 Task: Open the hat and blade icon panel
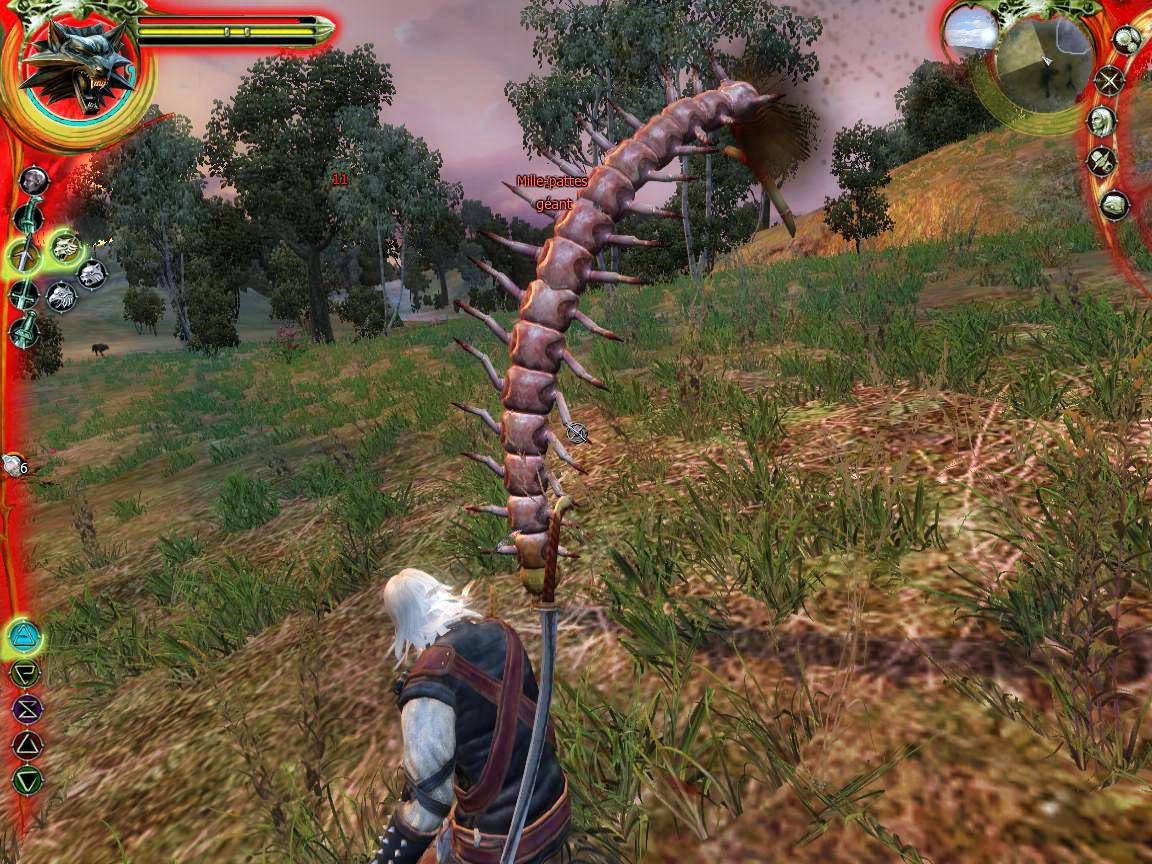point(1102,161)
